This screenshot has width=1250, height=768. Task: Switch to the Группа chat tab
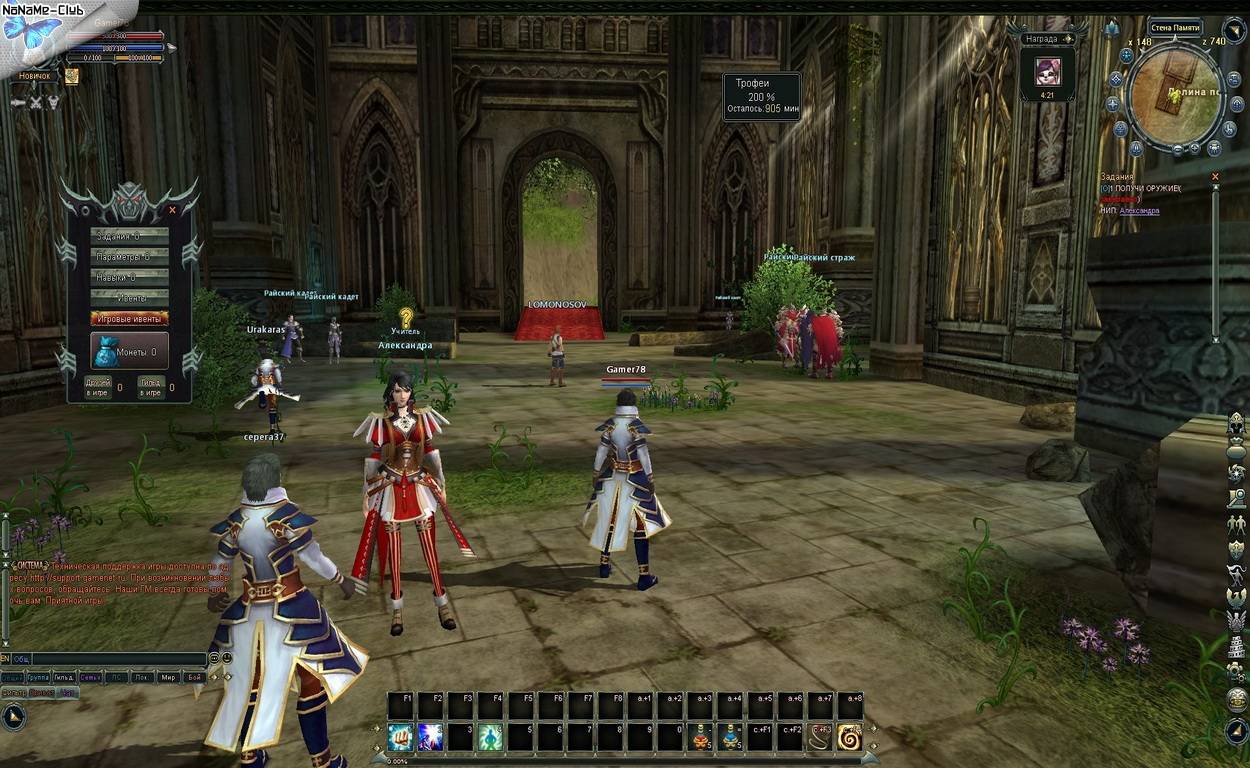39,677
